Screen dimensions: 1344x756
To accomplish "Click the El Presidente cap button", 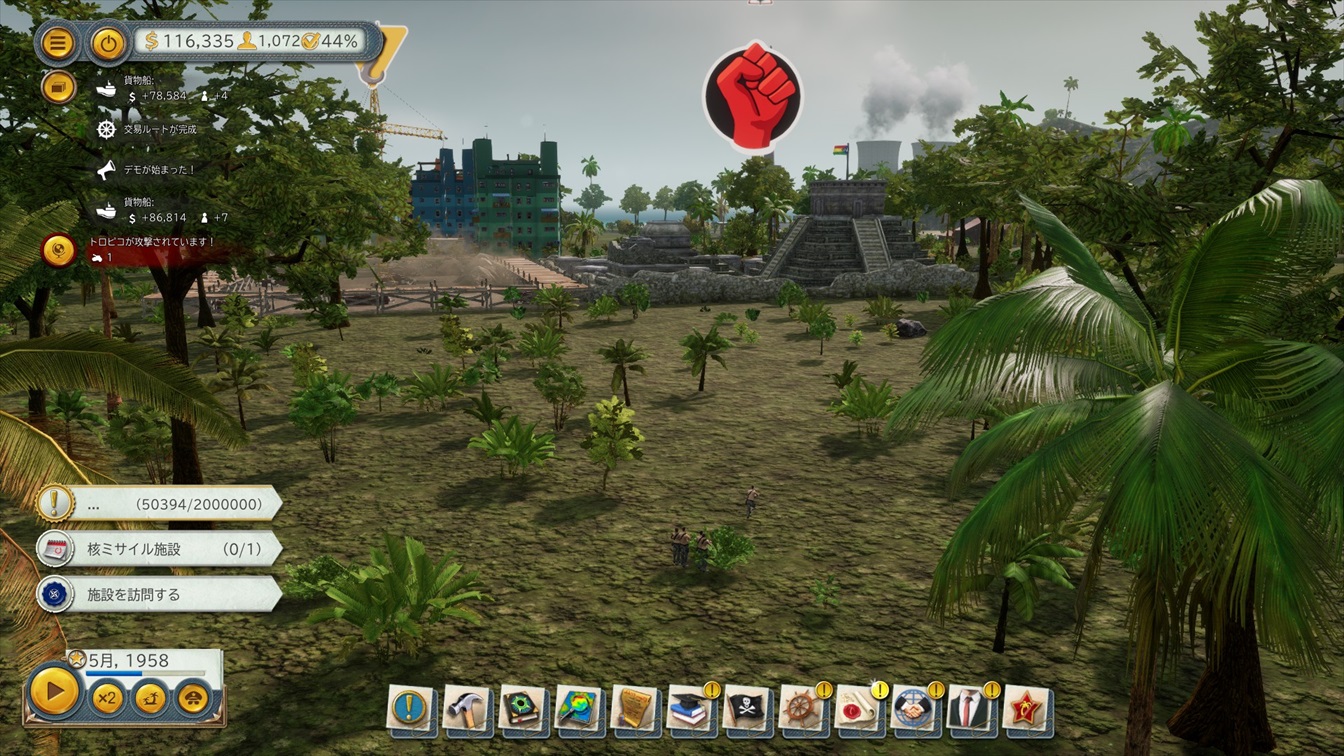I will click(x=192, y=696).
